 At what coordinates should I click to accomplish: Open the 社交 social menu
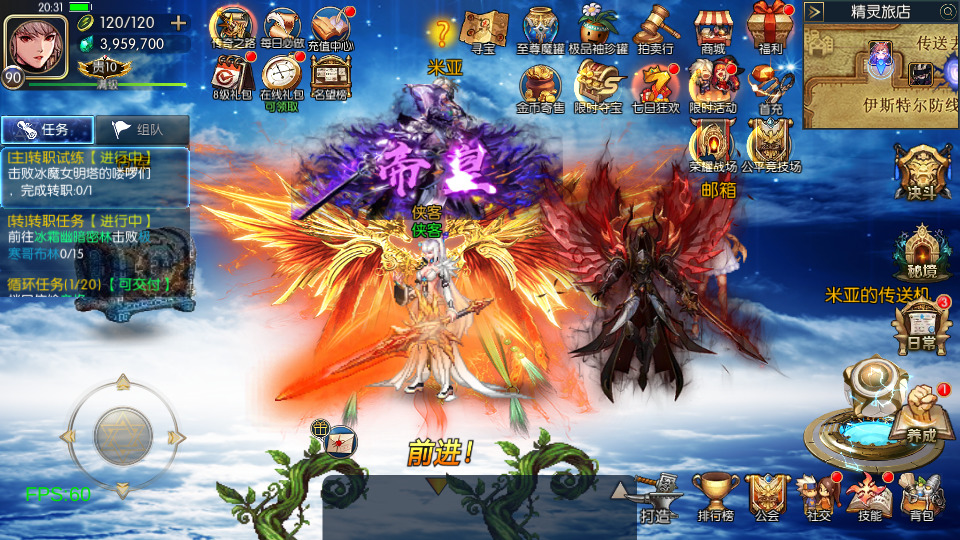pos(820,495)
